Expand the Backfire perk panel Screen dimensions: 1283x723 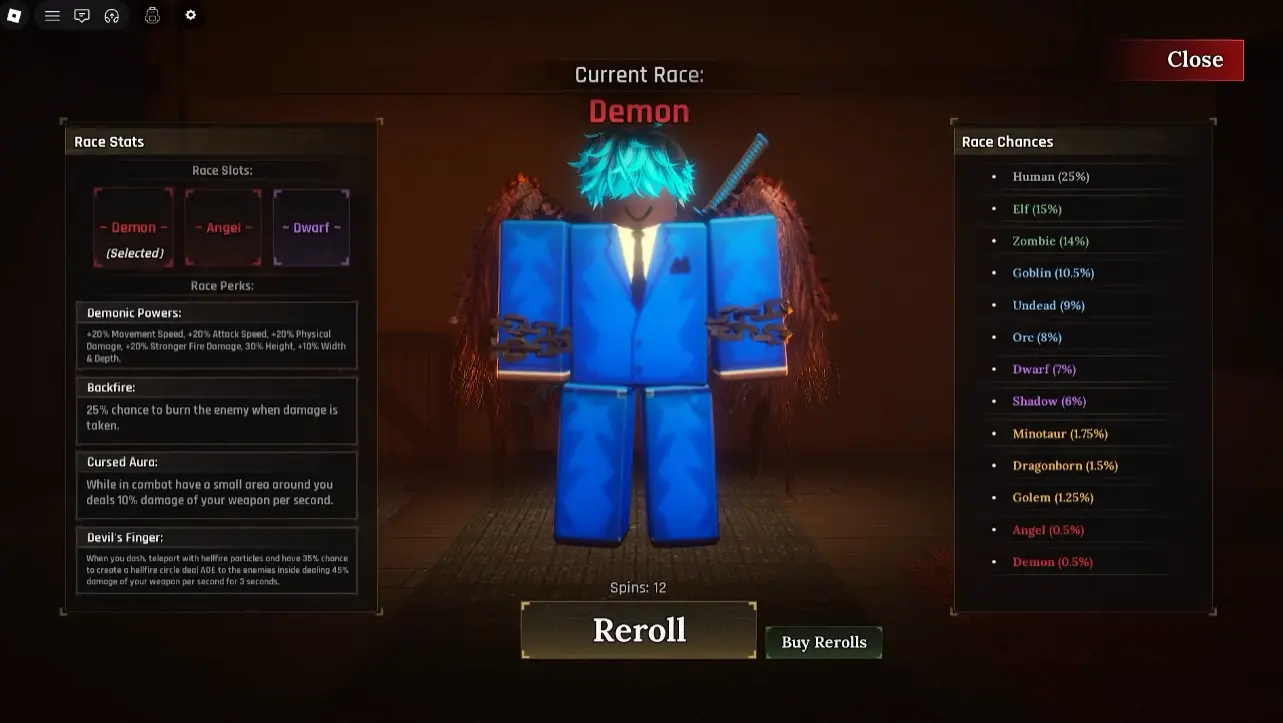[x=216, y=410]
